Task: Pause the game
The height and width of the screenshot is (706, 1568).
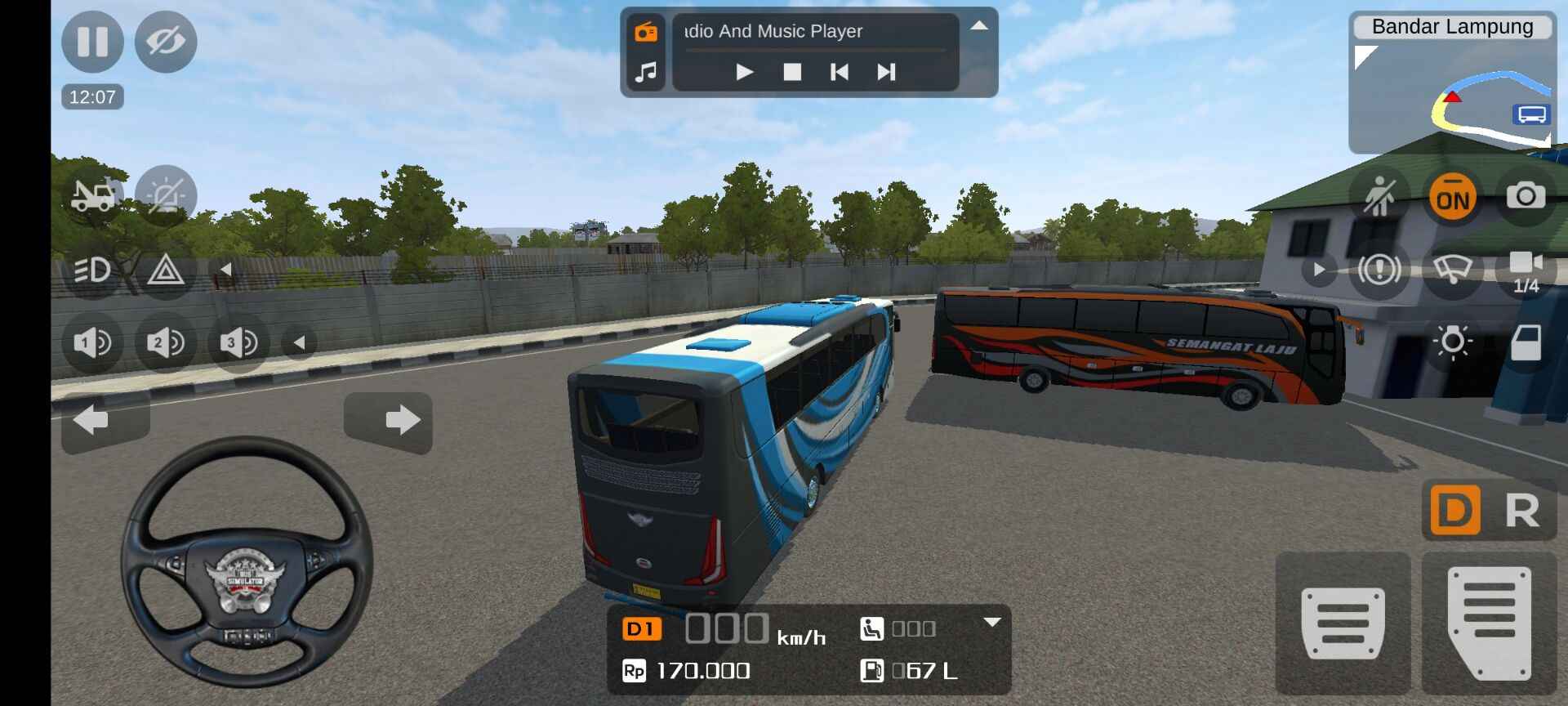Action: click(92, 41)
